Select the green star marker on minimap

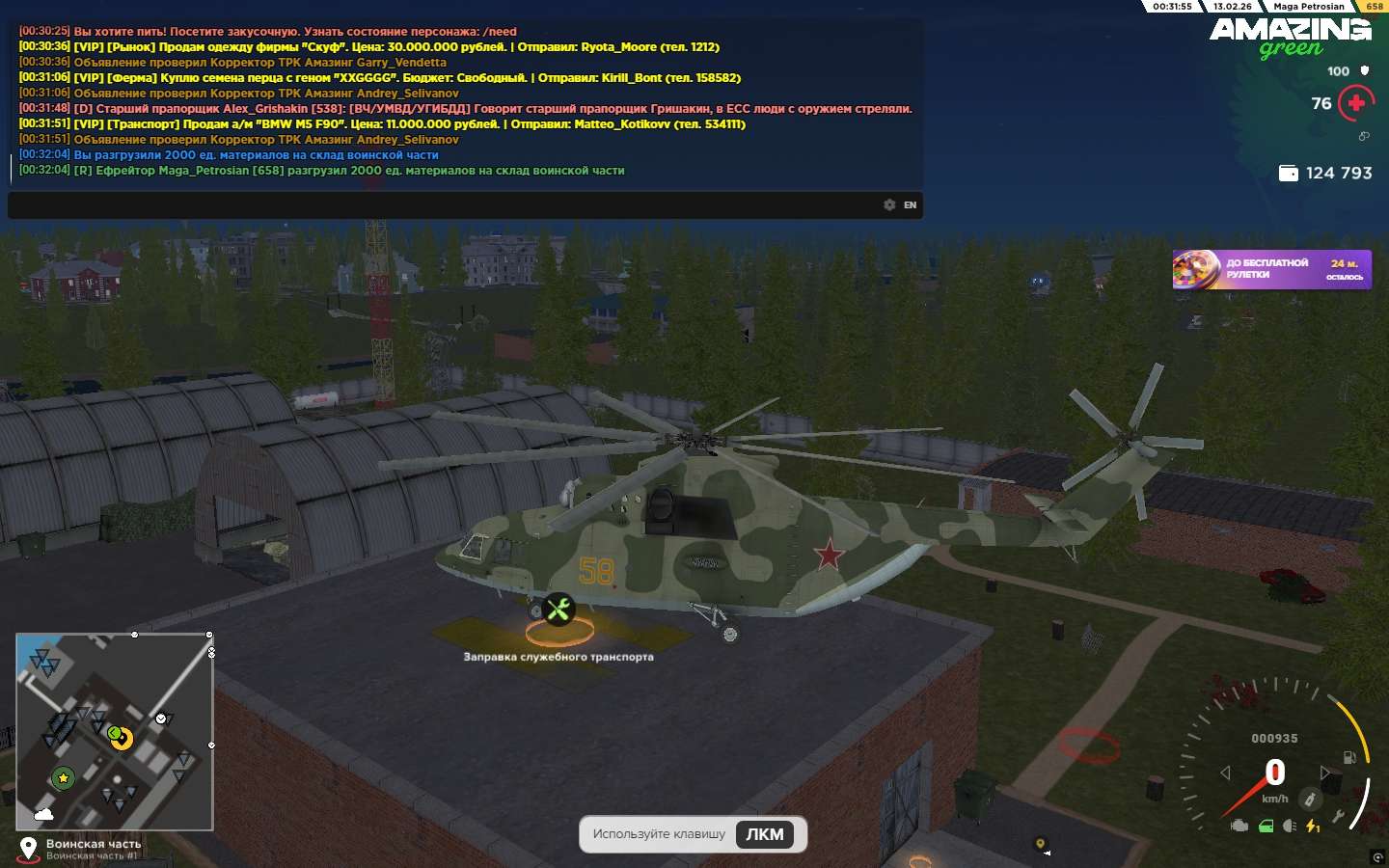click(63, 777)
